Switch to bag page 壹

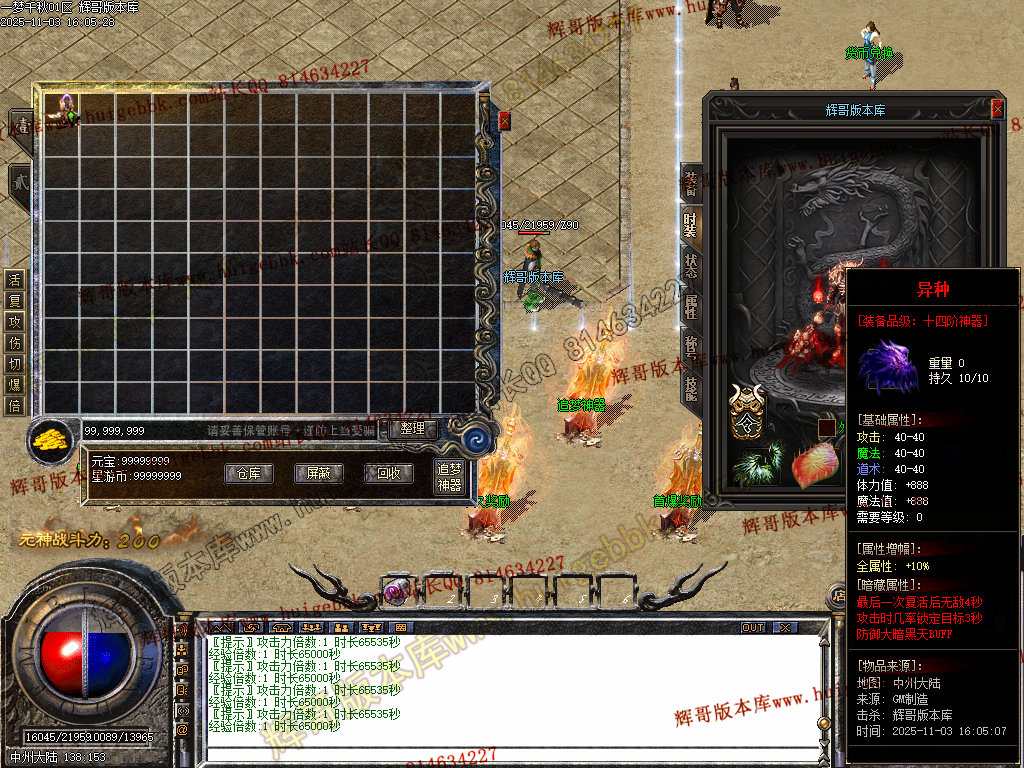point(19,125)
